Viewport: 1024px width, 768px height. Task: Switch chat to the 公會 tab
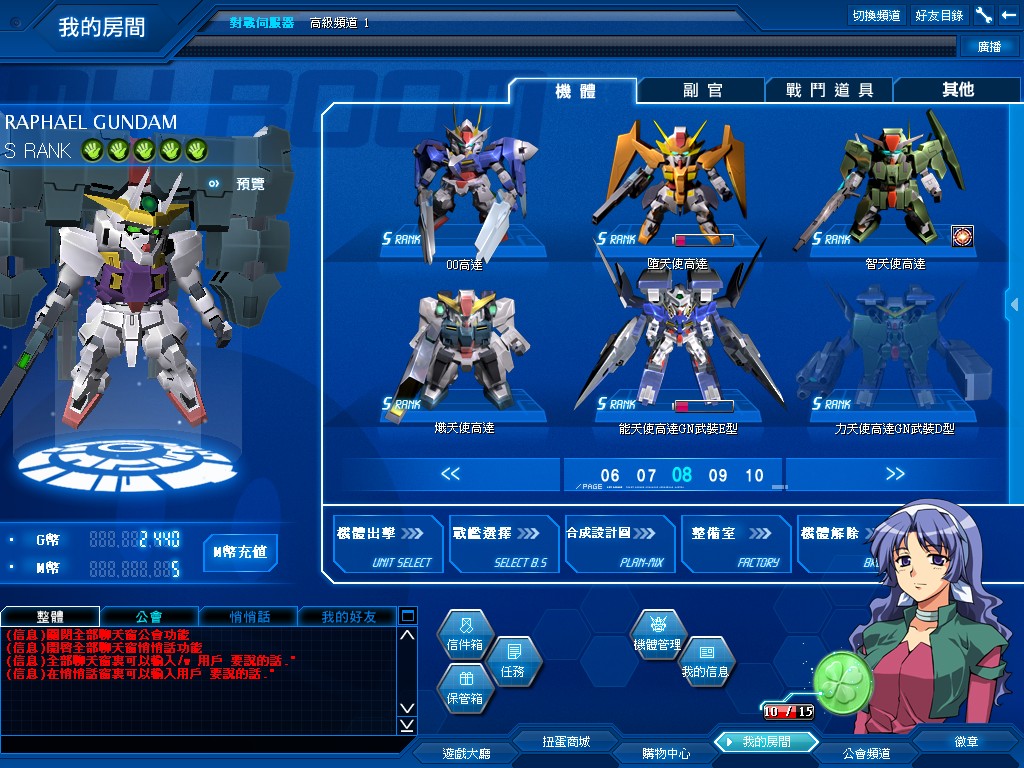pos(149,616)
